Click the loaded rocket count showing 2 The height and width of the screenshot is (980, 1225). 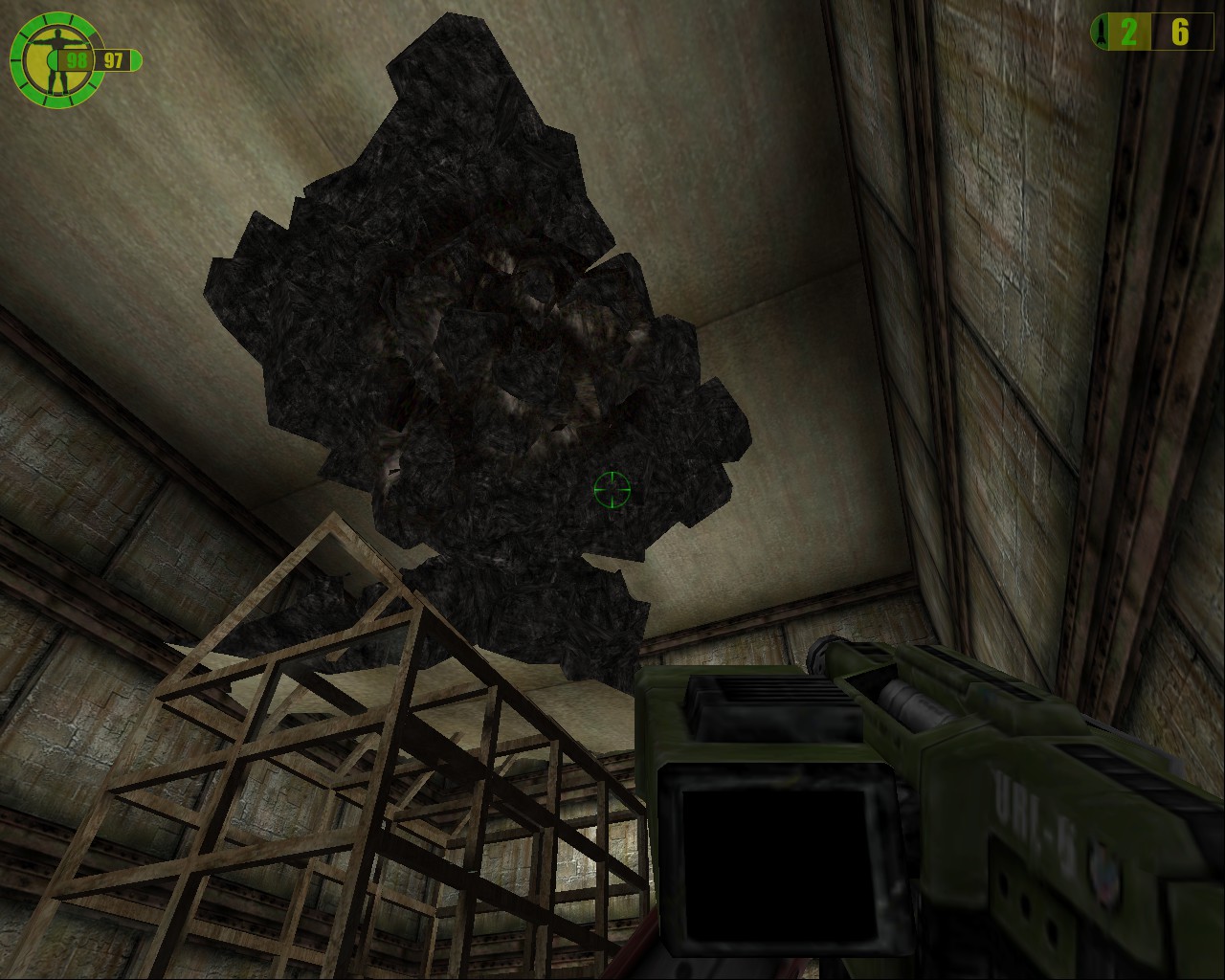pos(1131,32)
